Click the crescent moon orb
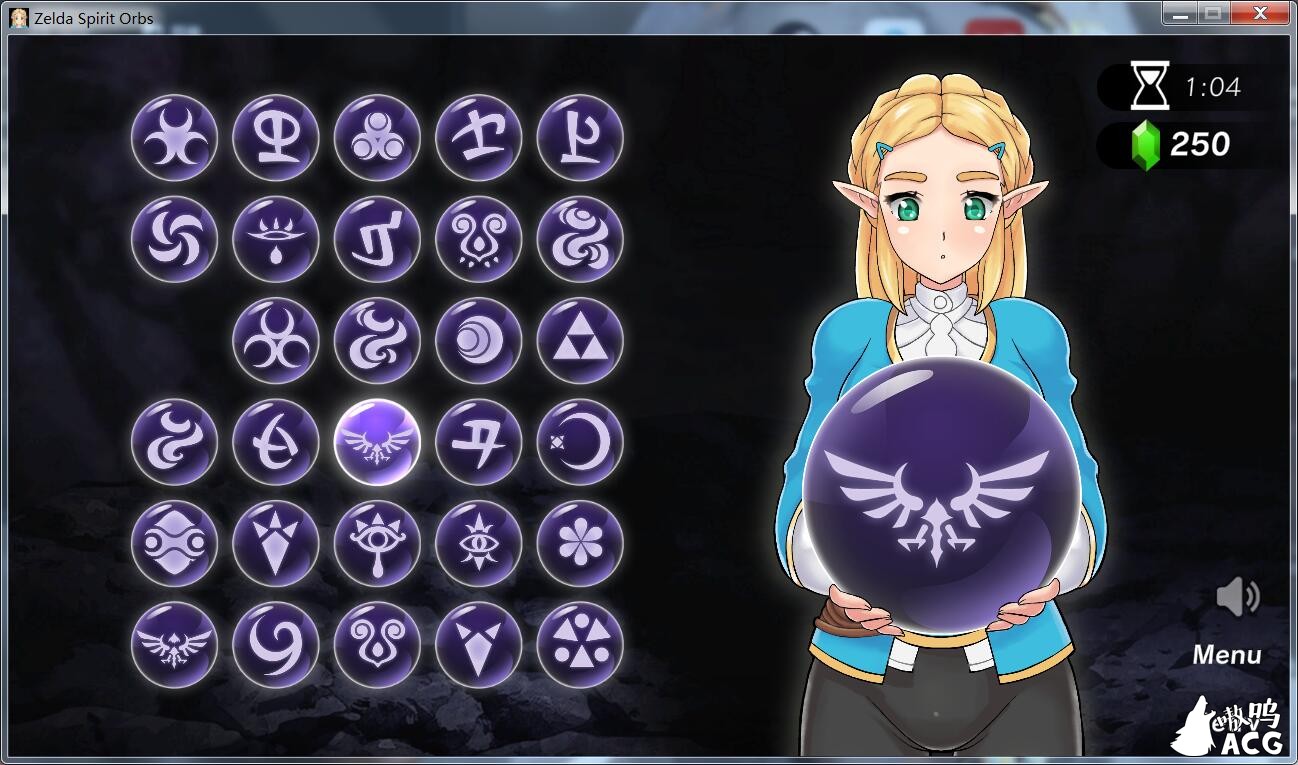Screen dimensions: 1298x765 click(x=578, y=441)
